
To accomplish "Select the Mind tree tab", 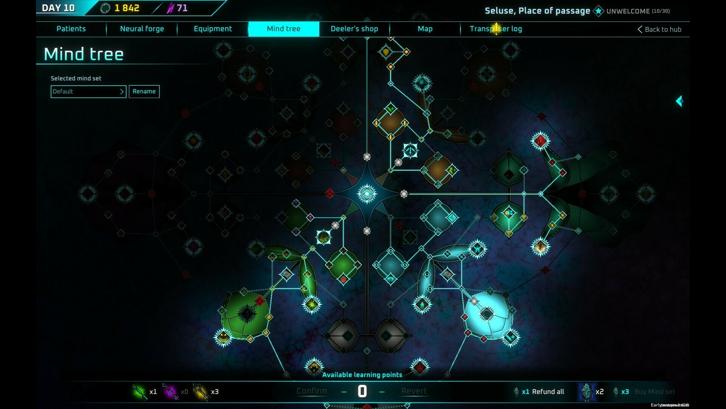I will [283, 29].
